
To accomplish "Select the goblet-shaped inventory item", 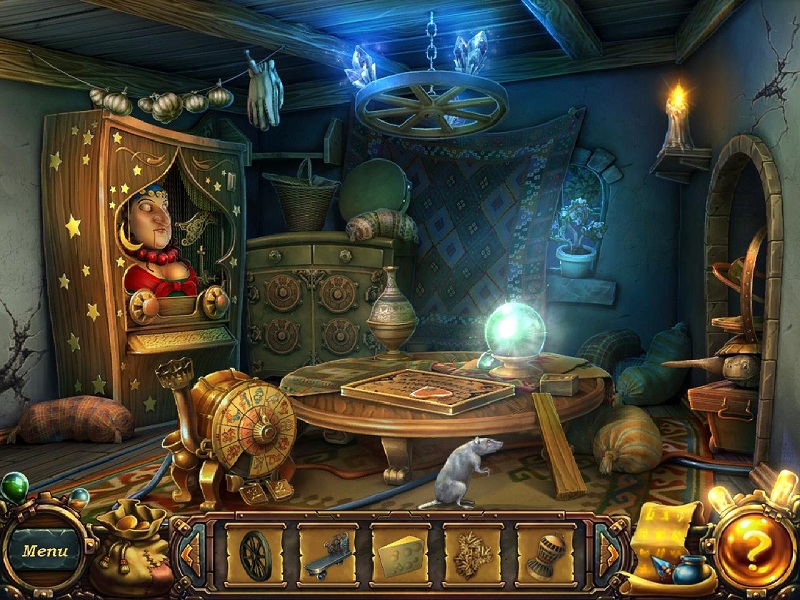I will click(545, 553).
